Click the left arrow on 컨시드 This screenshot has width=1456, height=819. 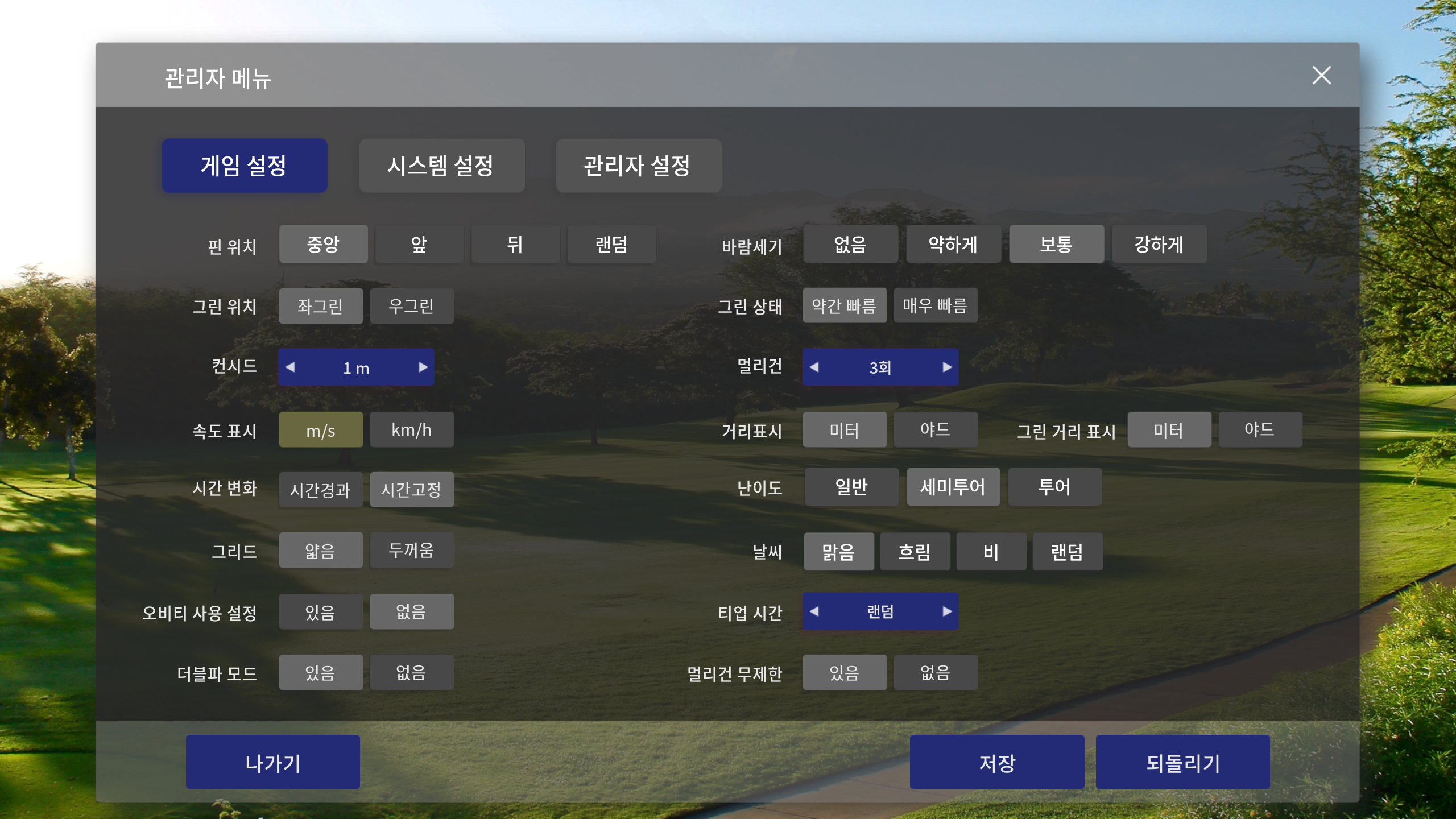tap(291, 367)
